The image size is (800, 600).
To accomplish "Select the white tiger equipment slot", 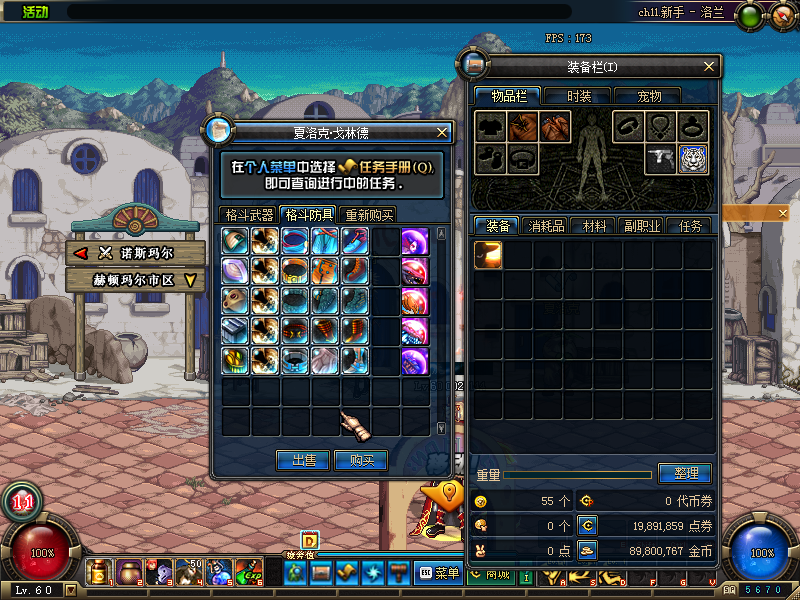I will coord(694,159).
